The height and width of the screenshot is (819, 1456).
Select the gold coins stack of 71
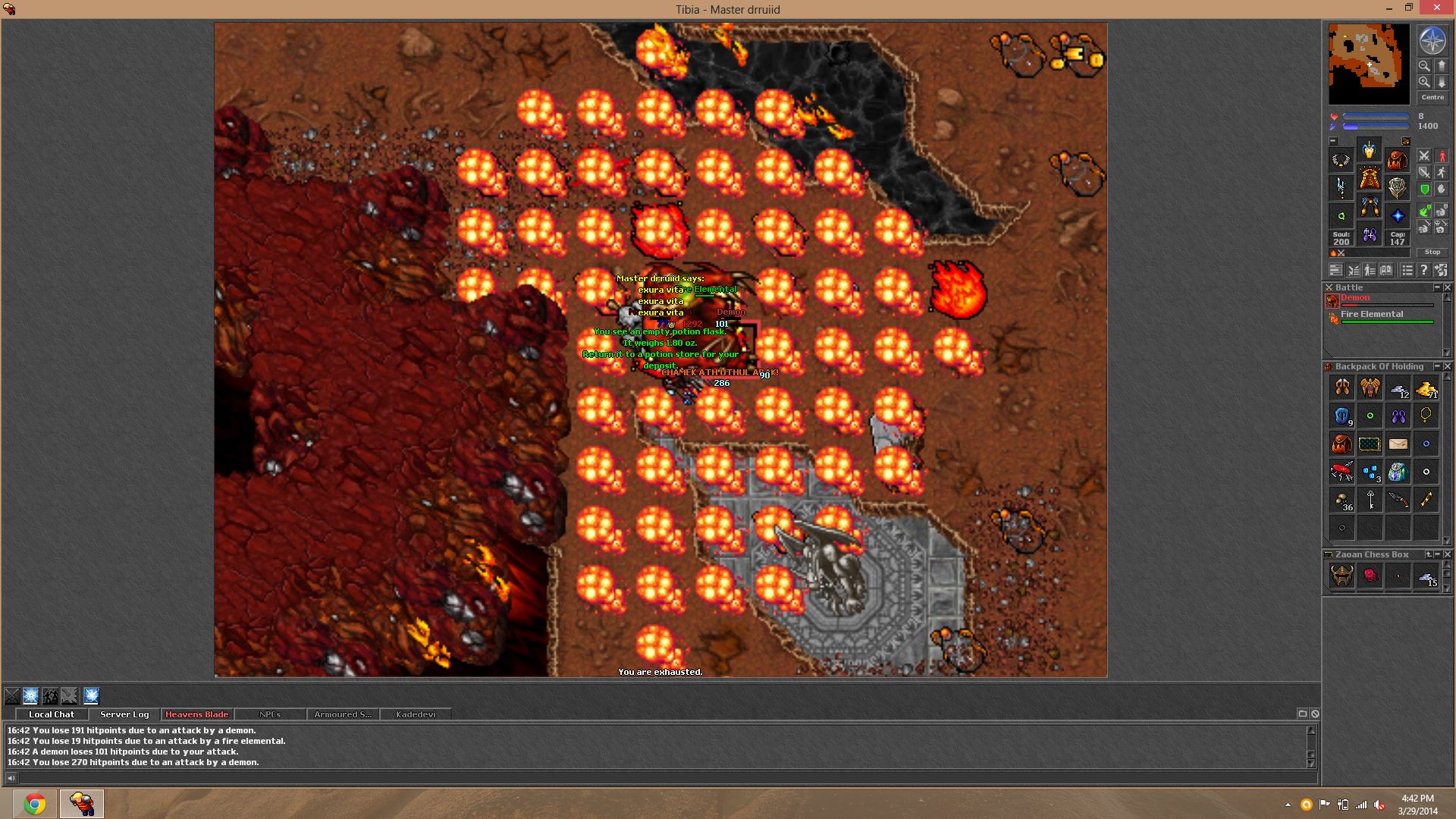point(1426,388)
